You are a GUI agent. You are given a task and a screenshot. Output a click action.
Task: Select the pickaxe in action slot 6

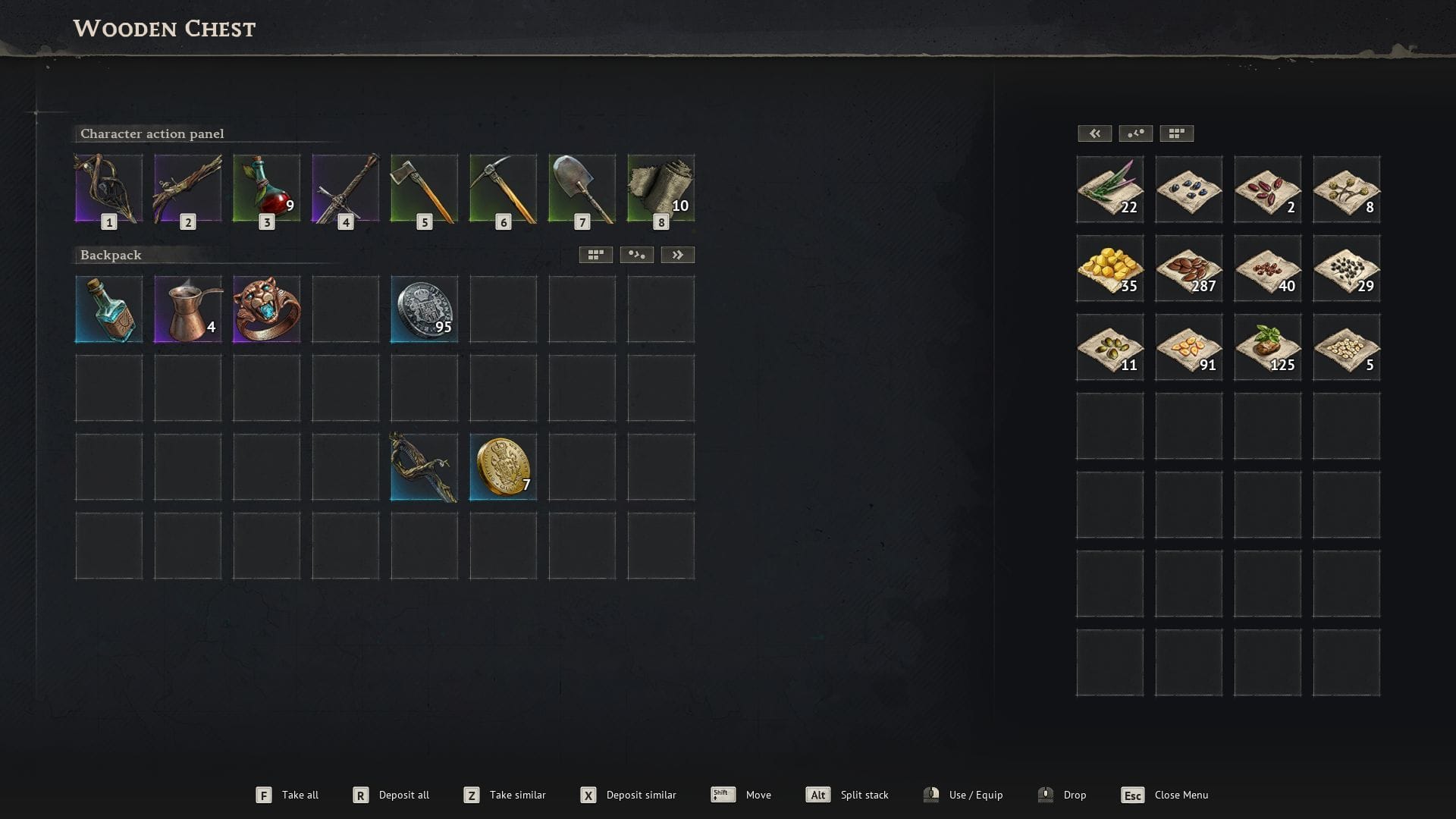(503, 189)
